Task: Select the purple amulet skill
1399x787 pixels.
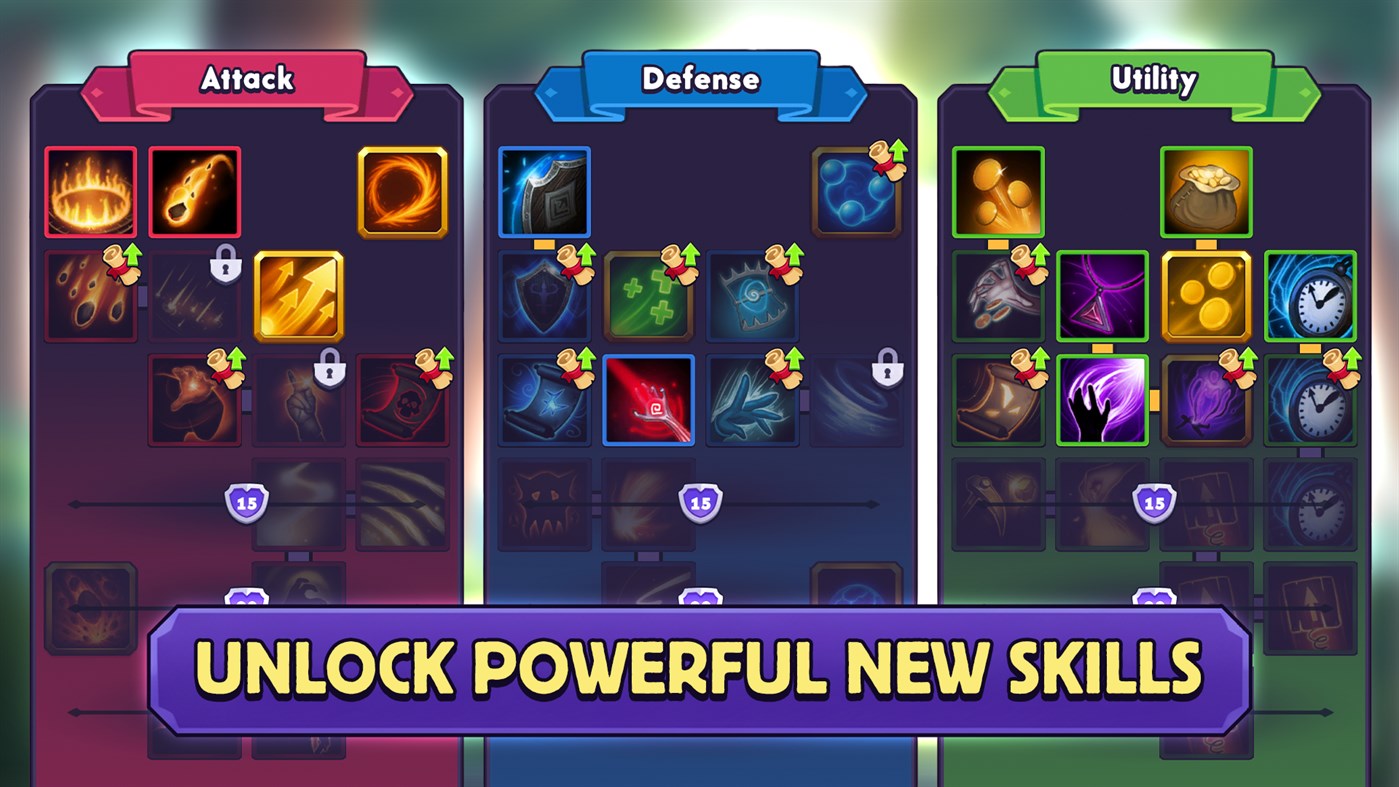Action: coord(1101,296)
